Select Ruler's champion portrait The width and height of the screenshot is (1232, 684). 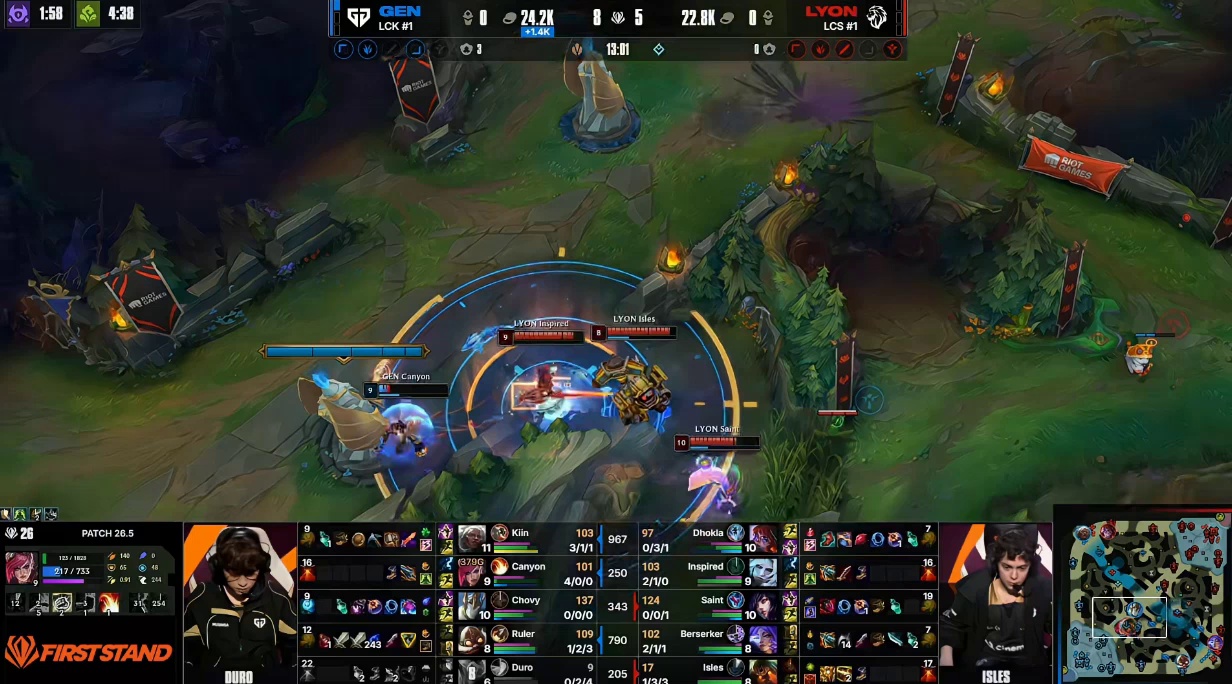point(472,639)
